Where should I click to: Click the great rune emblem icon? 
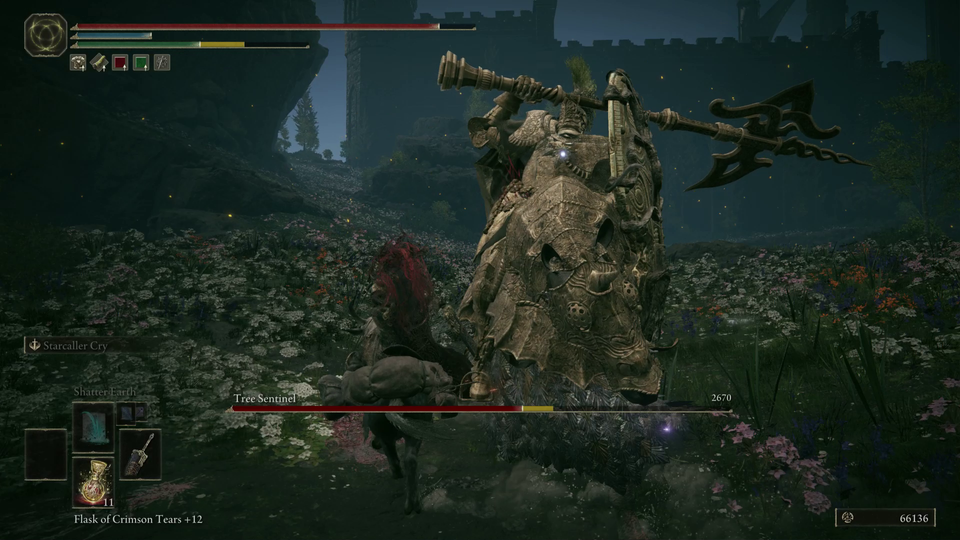tap(45, 35)
